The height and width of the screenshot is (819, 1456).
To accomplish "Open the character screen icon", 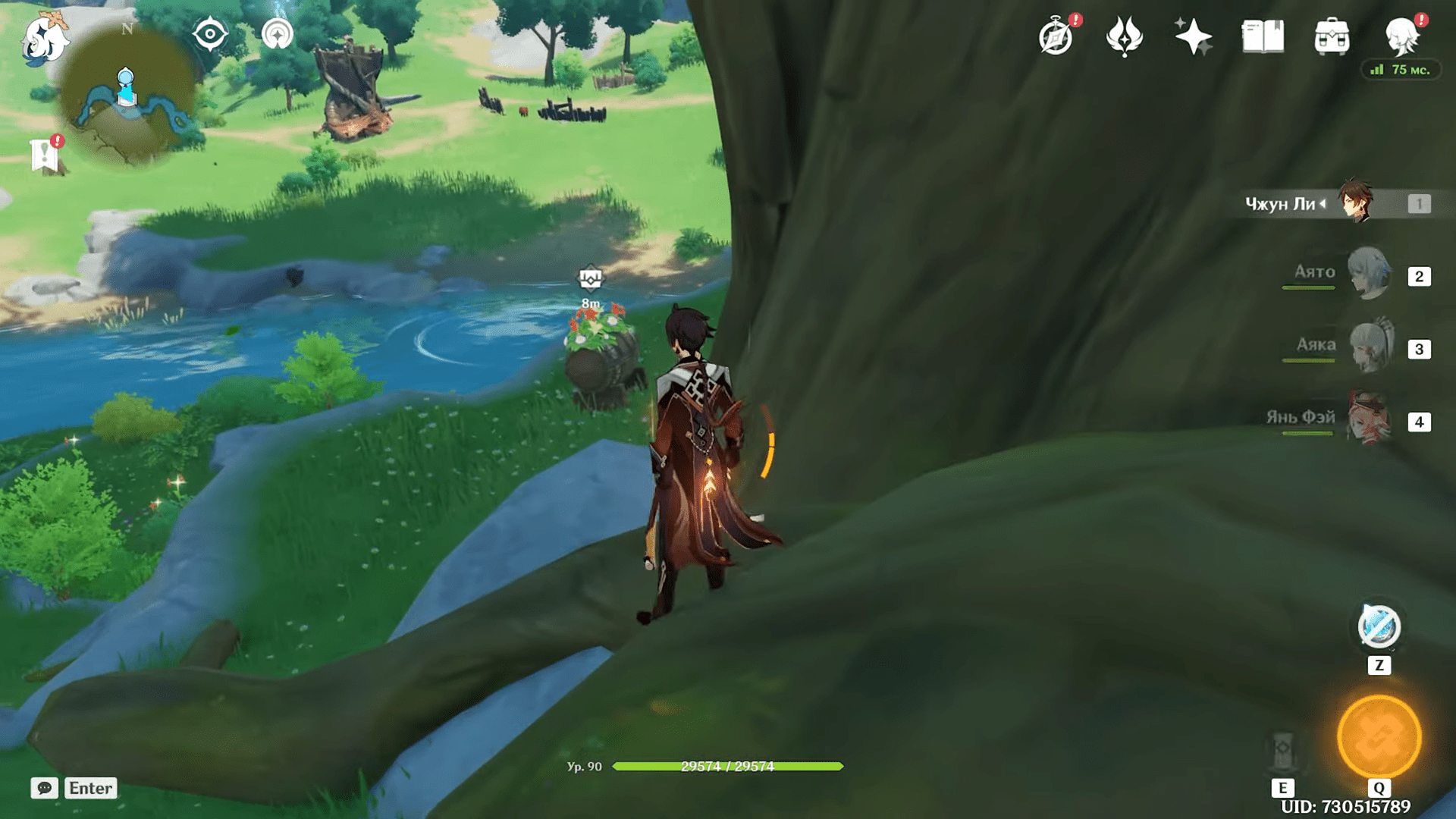I will [x=1401, y=36].
